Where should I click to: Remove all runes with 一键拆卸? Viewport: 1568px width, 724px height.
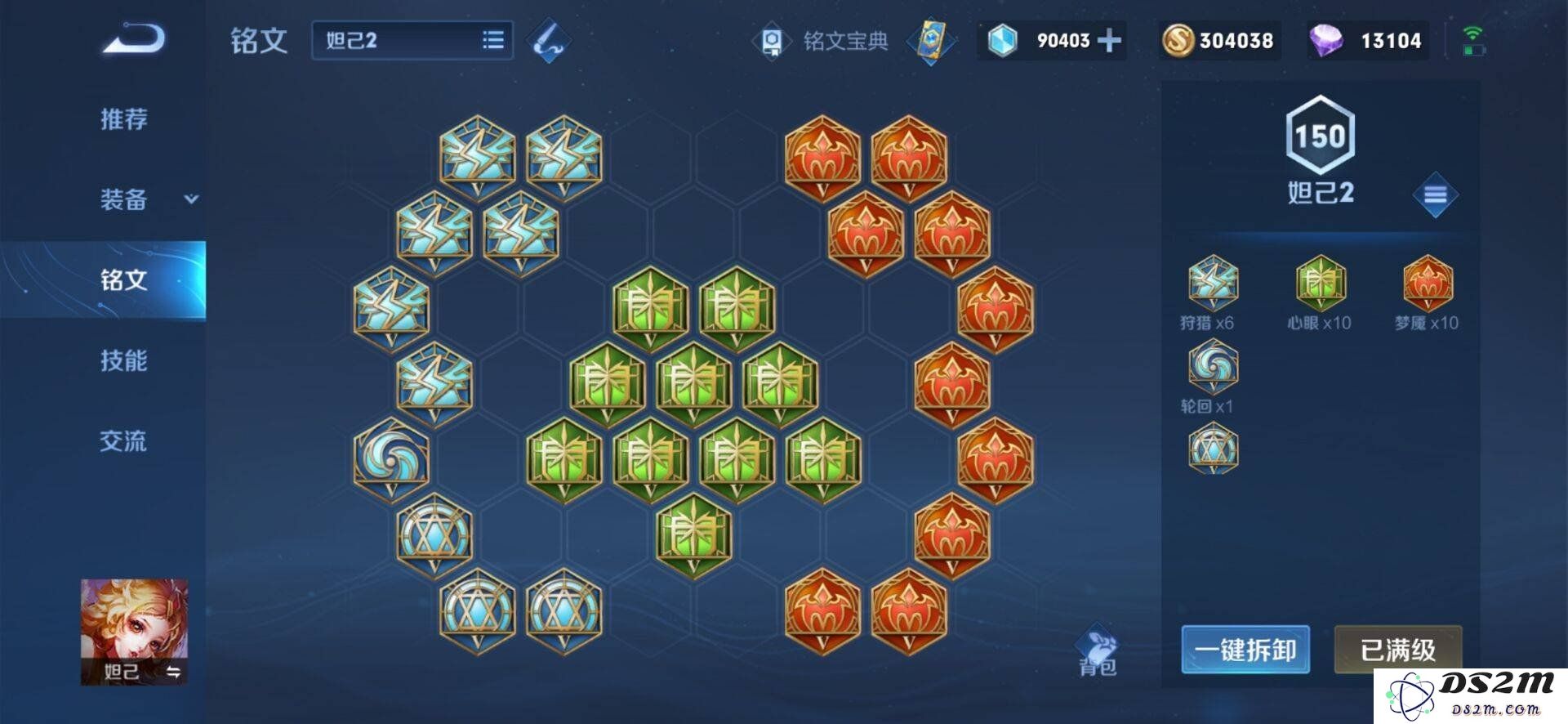[1245, 650]
